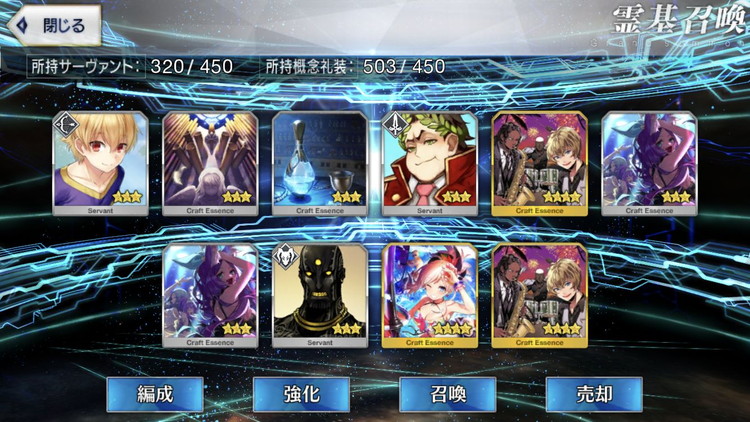View the winged figure Craft Essence card
The width and height of the screenshot is (750, 422).
coord(210,162)
